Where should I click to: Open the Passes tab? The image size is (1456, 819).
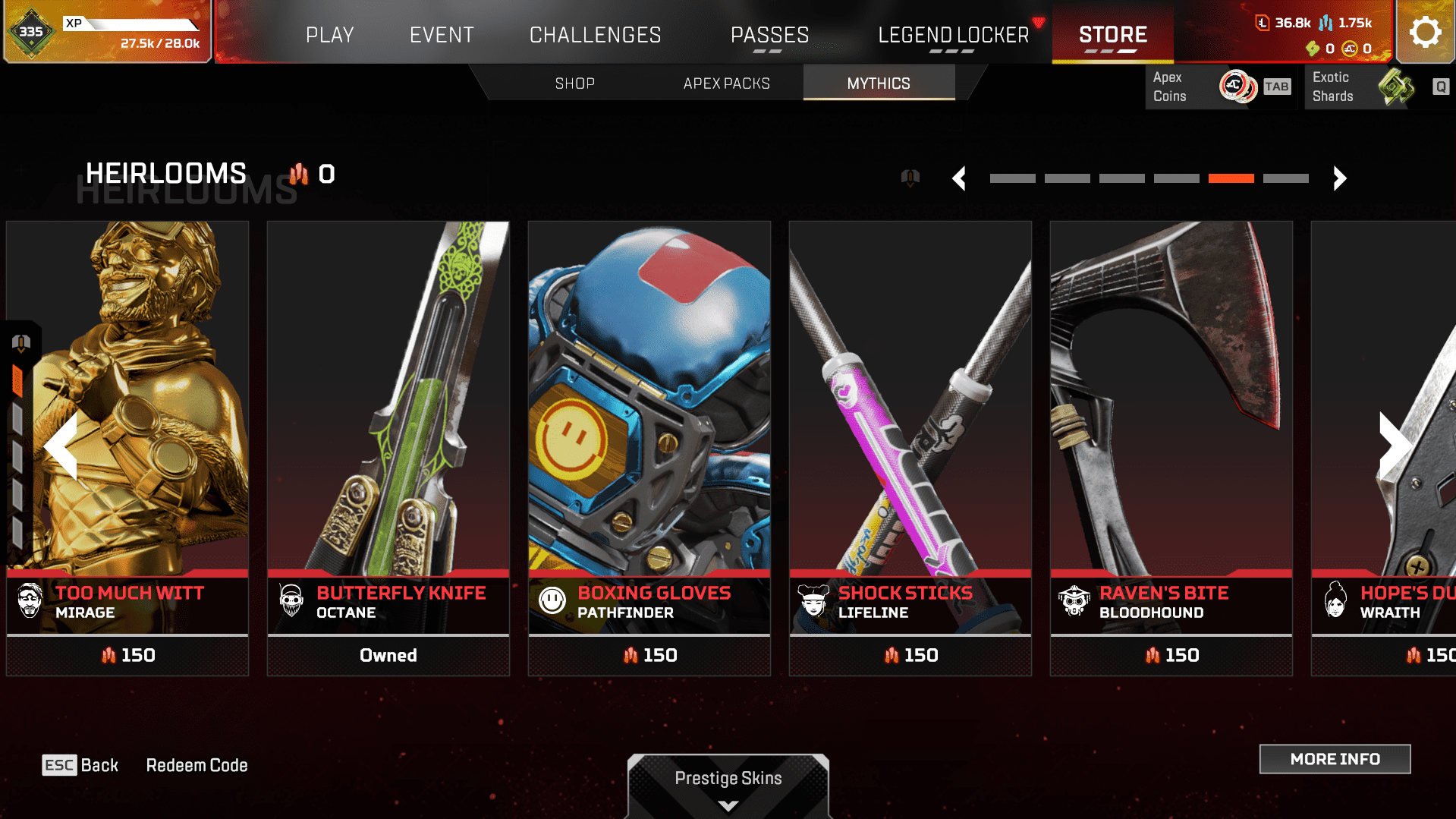coord(769,35)
